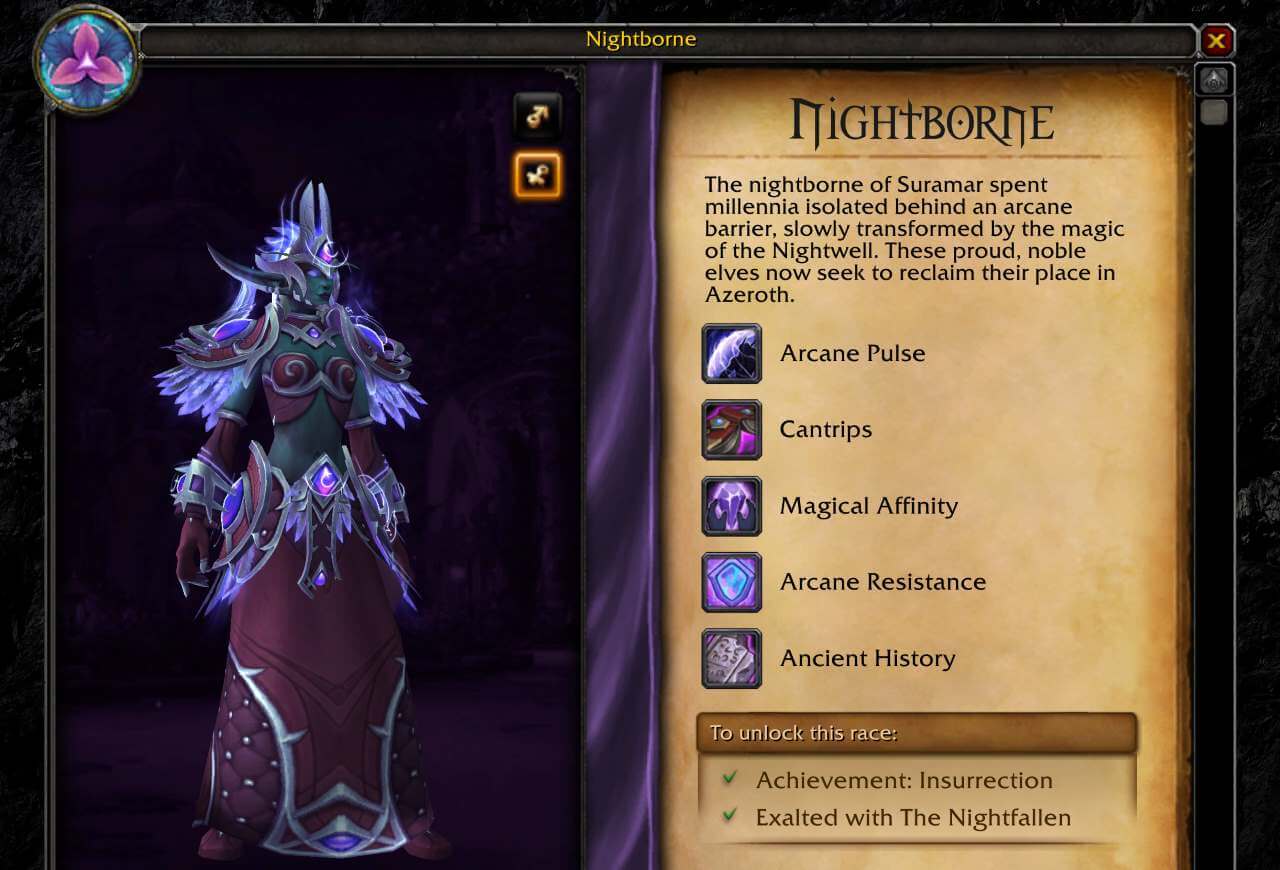
Task: Collapse the race description text area
Action: click(x=914, y=240)
